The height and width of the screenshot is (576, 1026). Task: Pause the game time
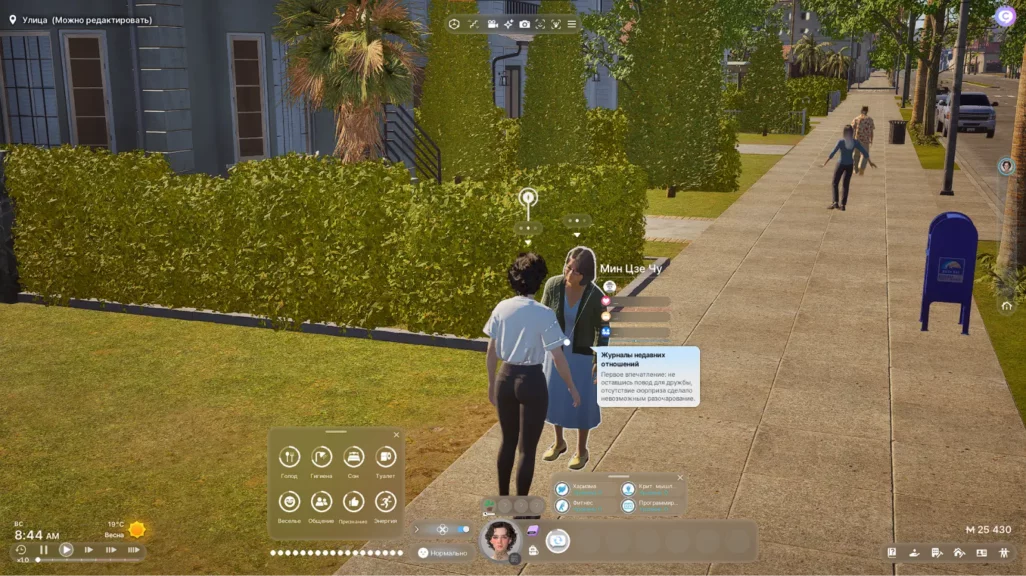pos(44,550)
